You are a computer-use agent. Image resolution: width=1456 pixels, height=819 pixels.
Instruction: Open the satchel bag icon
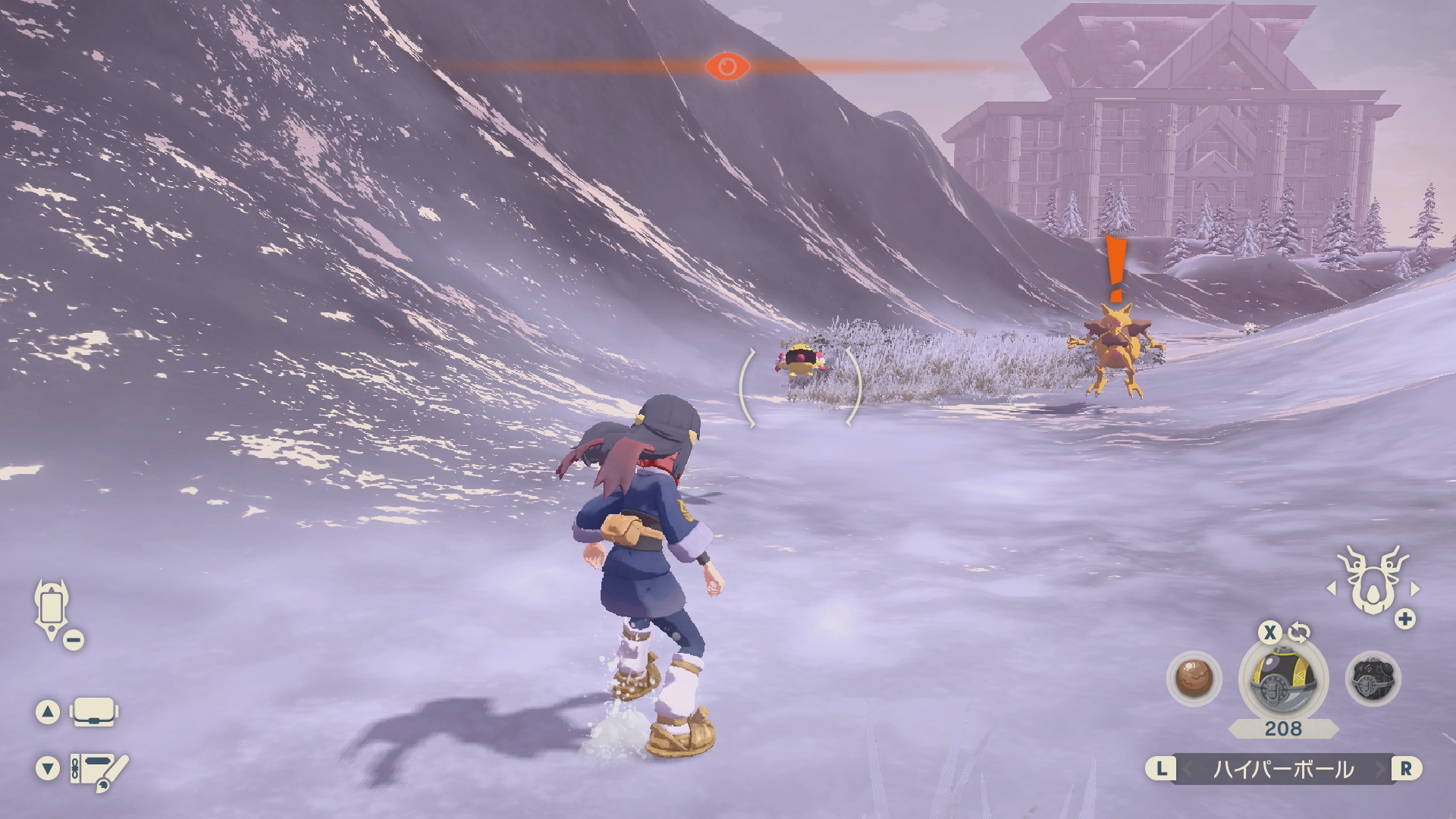94,712
